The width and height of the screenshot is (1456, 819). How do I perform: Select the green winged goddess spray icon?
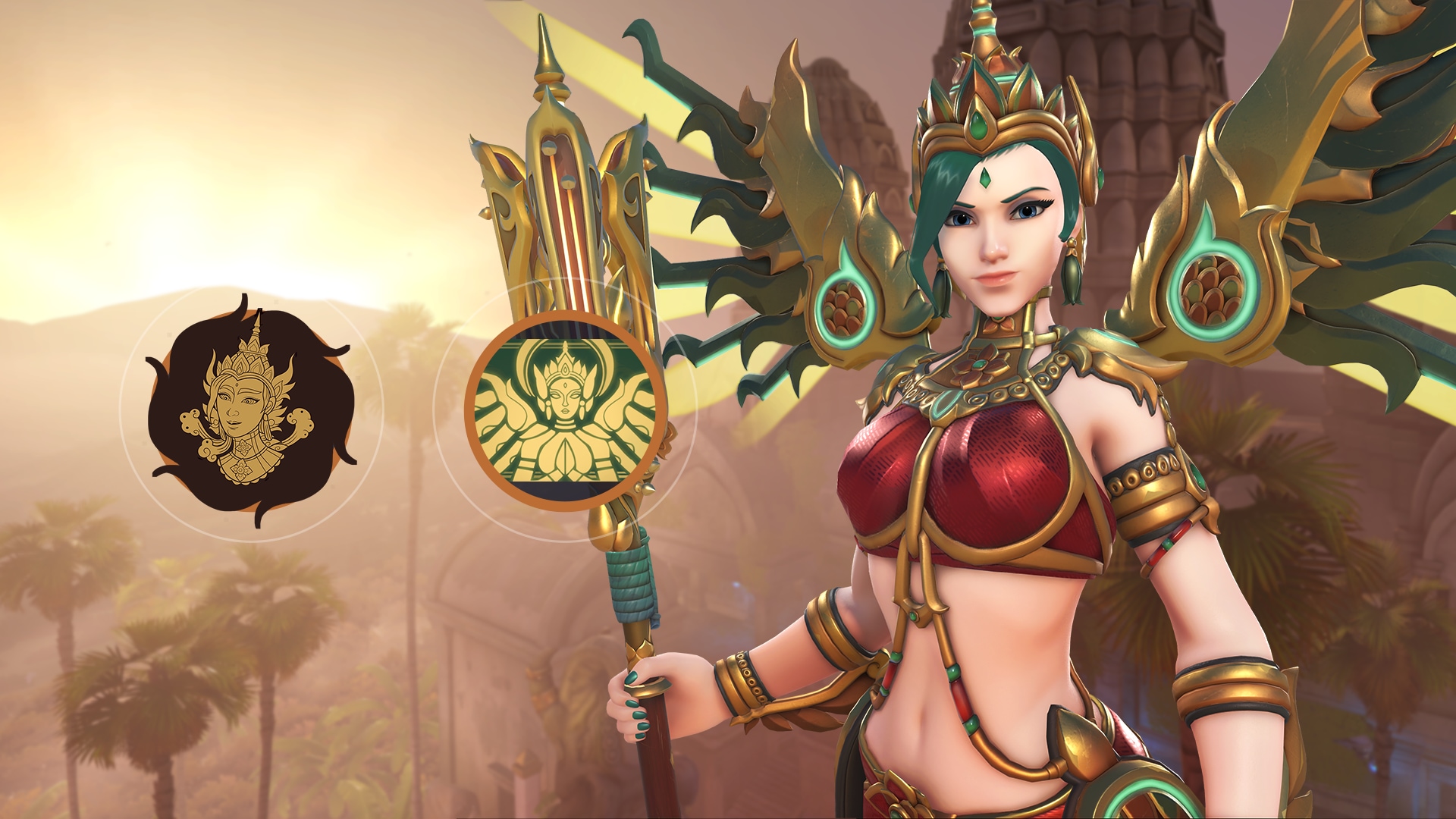point(565,410)
